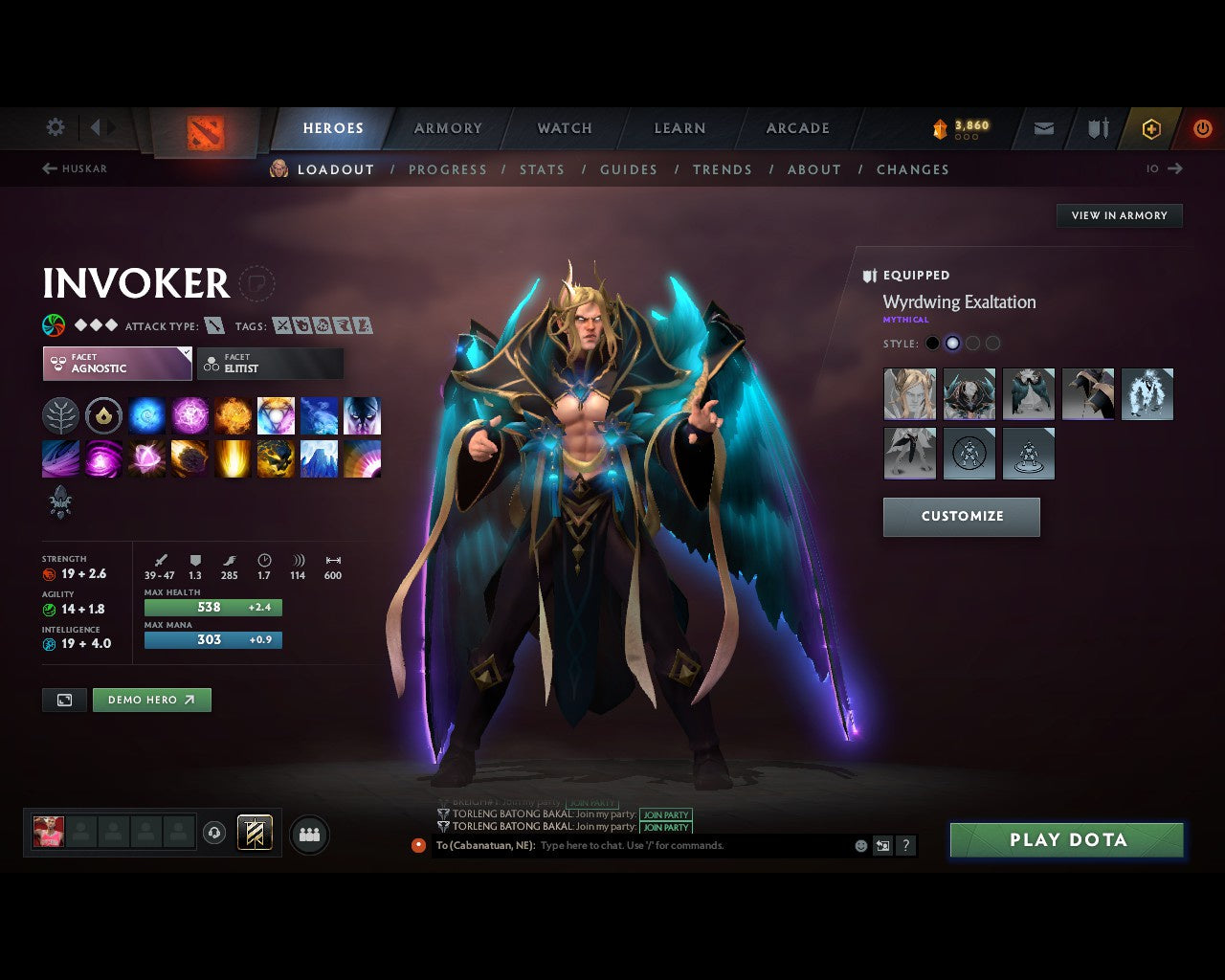Select the Quas ability icon
Screen dimensions: 1225x980
pyautogui.click(x=146, y=415)
